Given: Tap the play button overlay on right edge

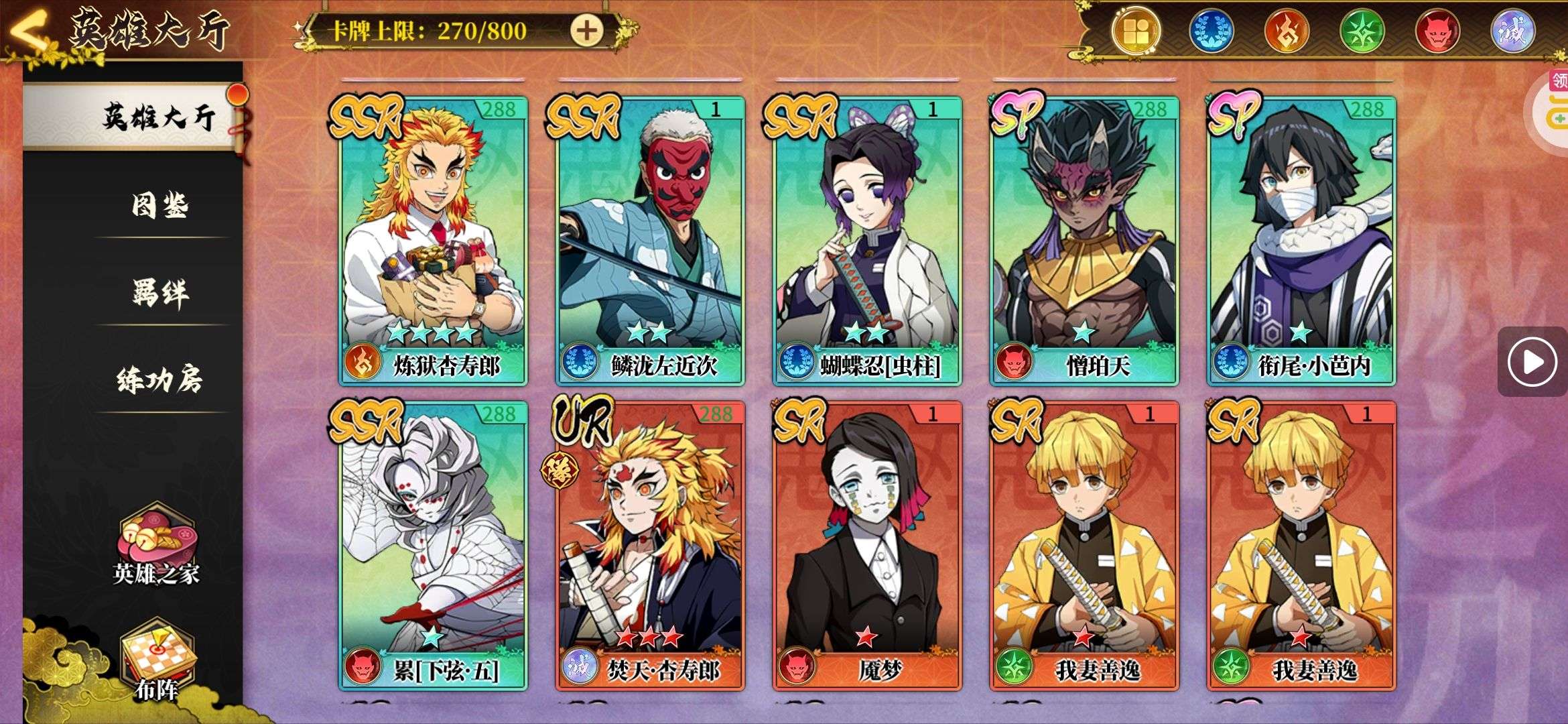Looking at the screenshot, I should [1532, 362].
